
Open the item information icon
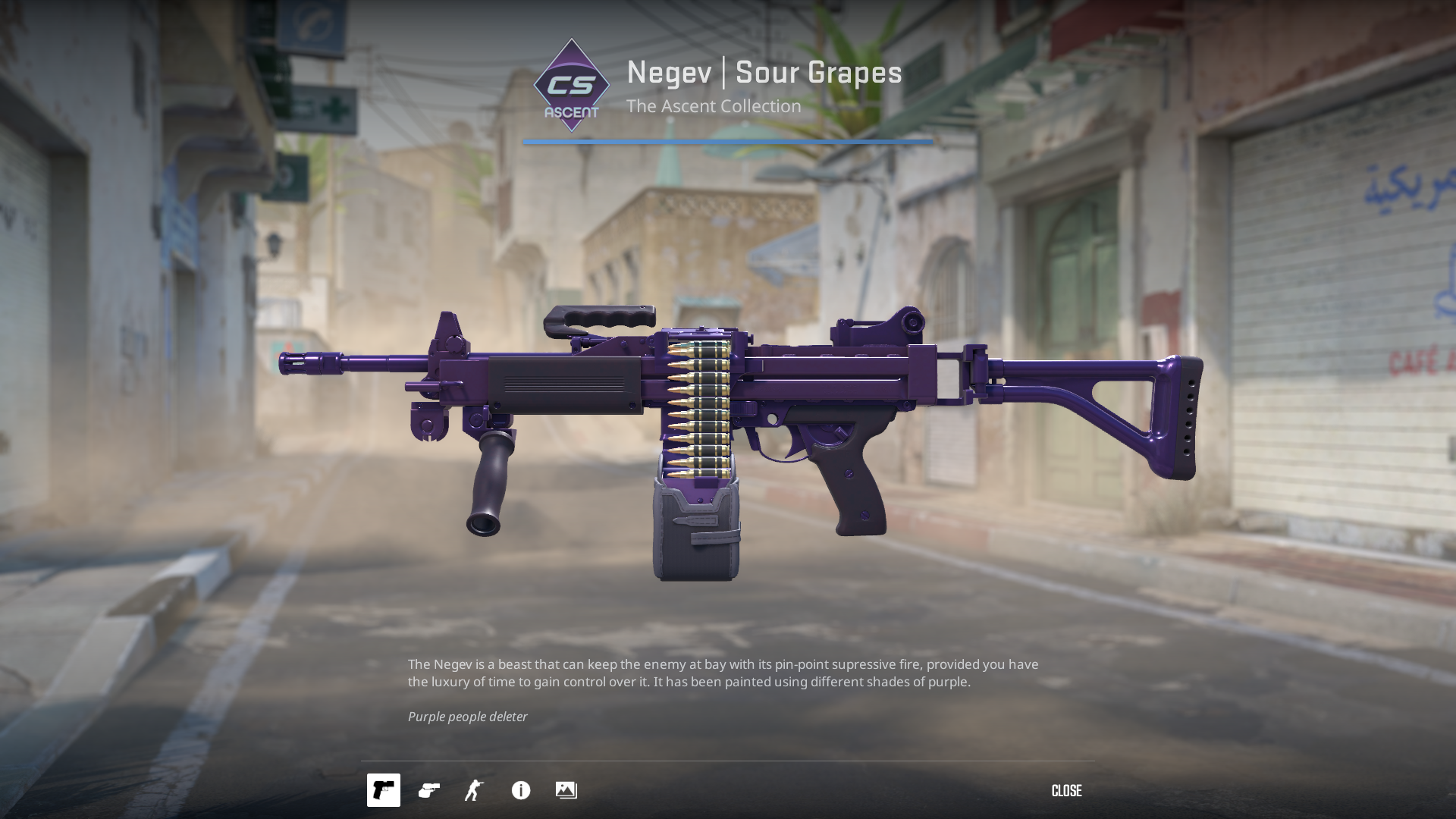521,790
